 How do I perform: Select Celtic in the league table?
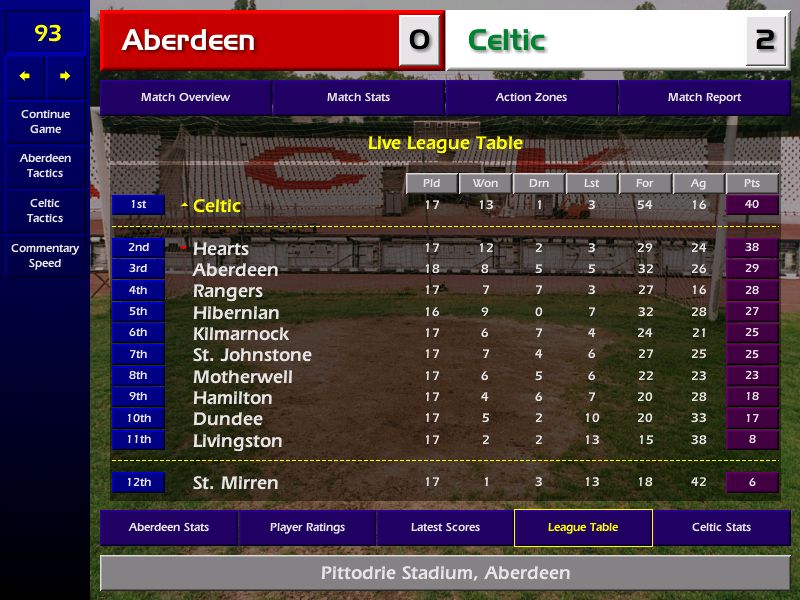click(x=217, y=206)
